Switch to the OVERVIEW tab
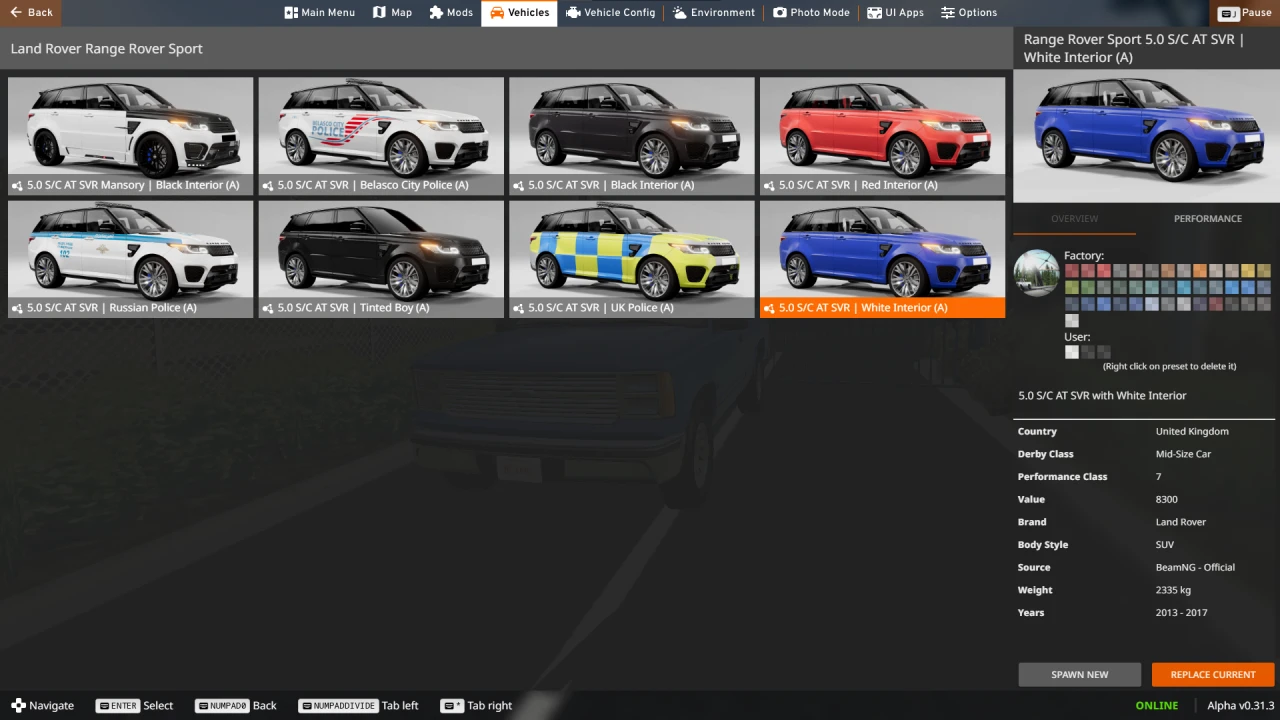1280x720 pixels. coord(1074,218)
